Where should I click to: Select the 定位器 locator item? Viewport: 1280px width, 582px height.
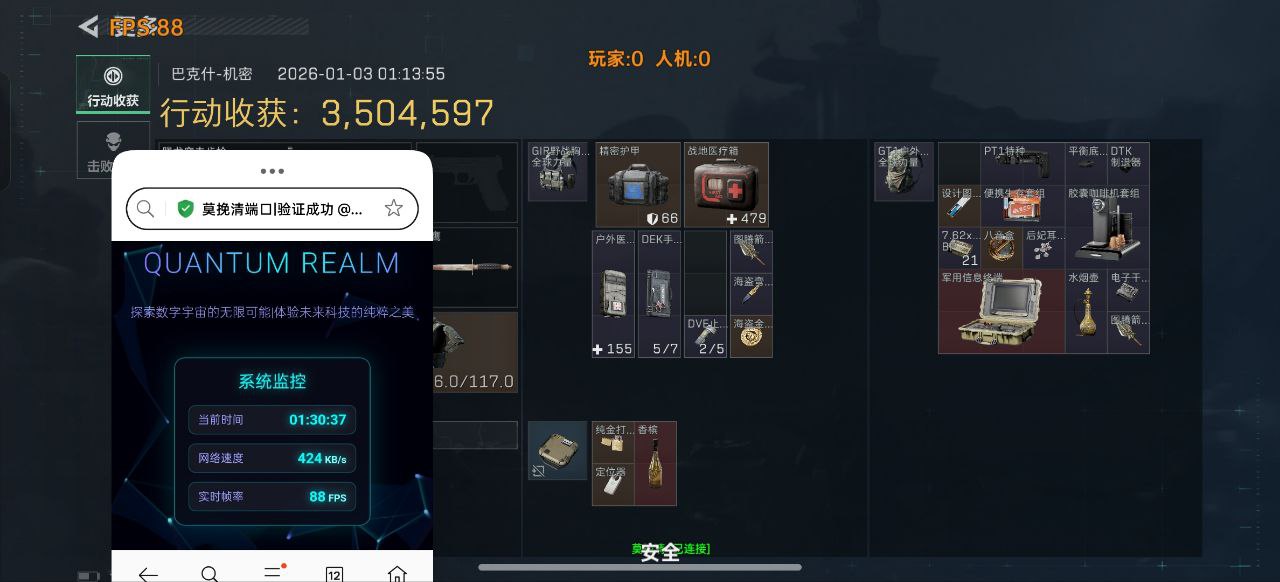[612, 485]
